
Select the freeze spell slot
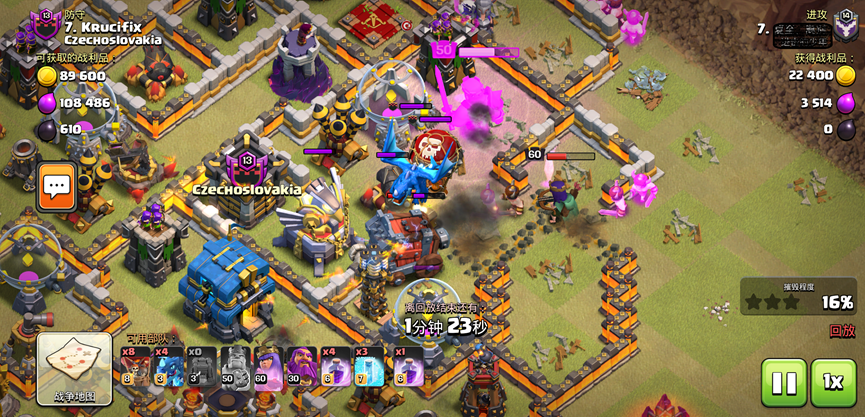[x=369, y=367]
